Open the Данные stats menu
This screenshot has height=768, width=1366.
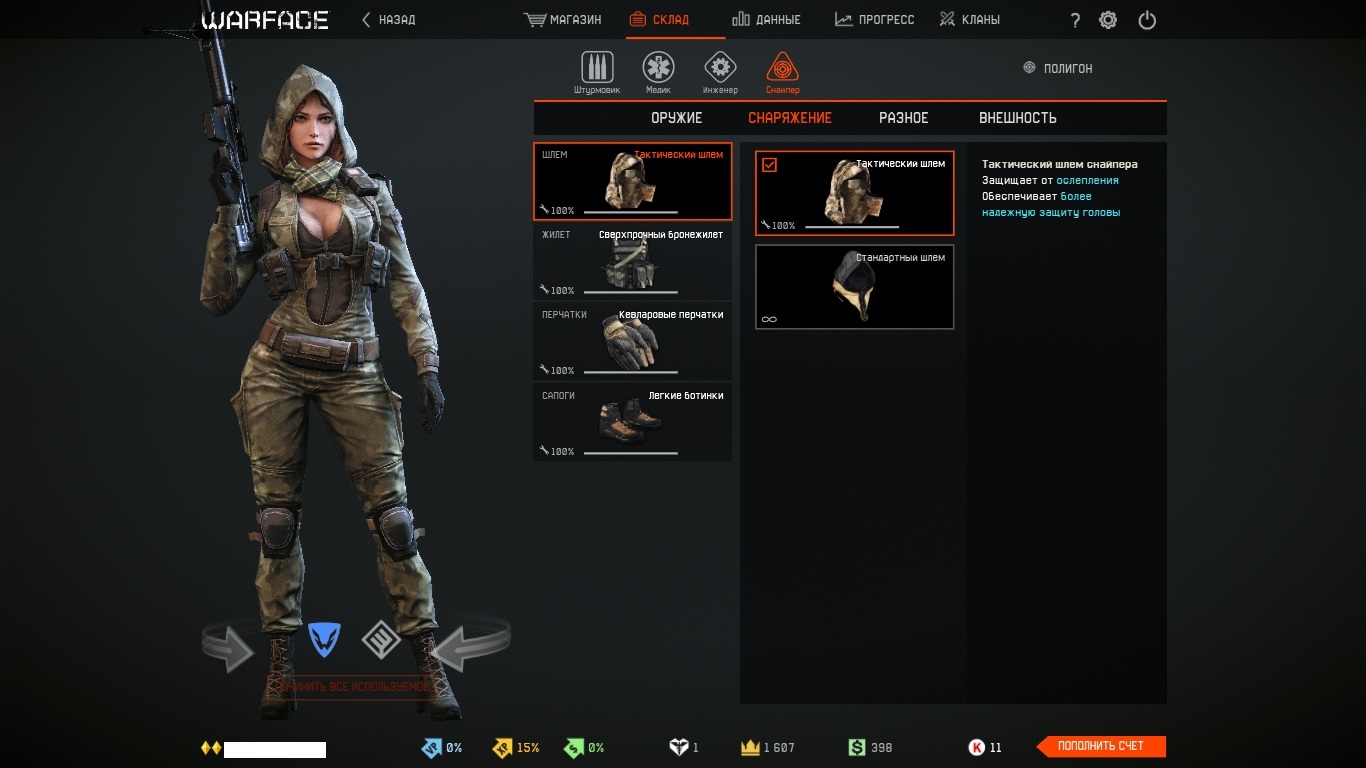click(x=766, y=20)
